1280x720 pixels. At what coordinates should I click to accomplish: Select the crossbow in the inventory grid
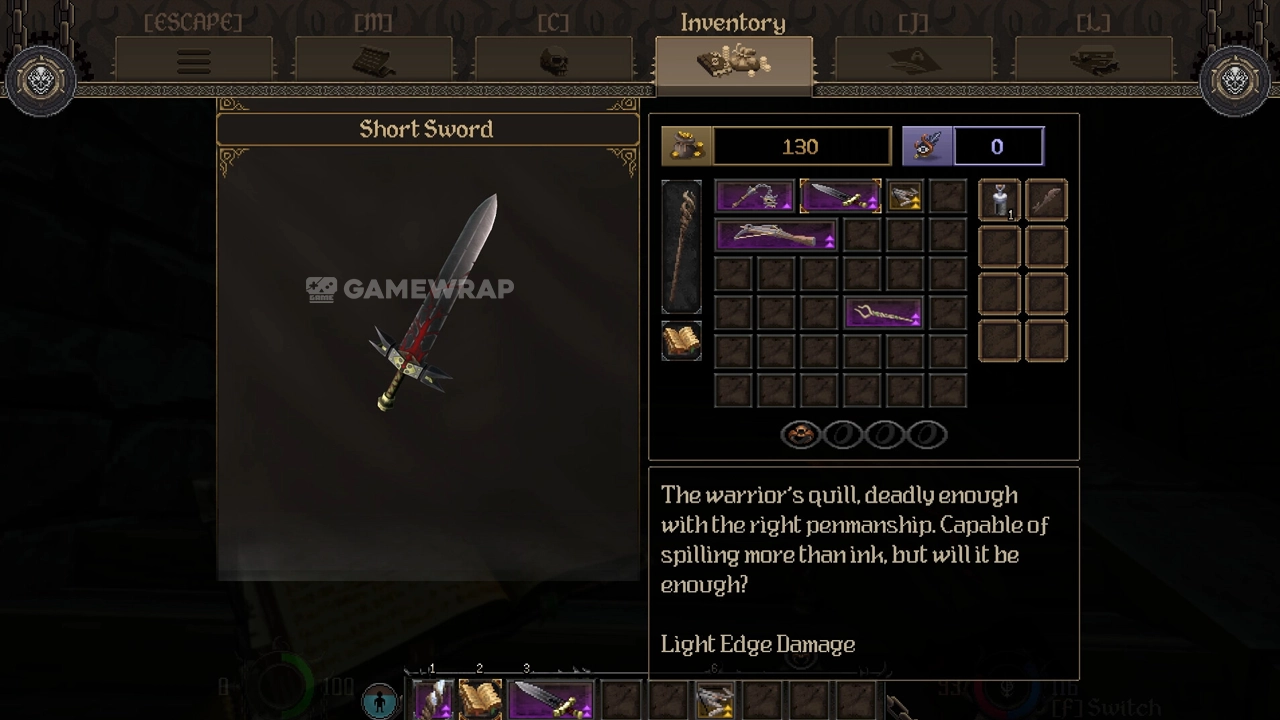(776, 236)
